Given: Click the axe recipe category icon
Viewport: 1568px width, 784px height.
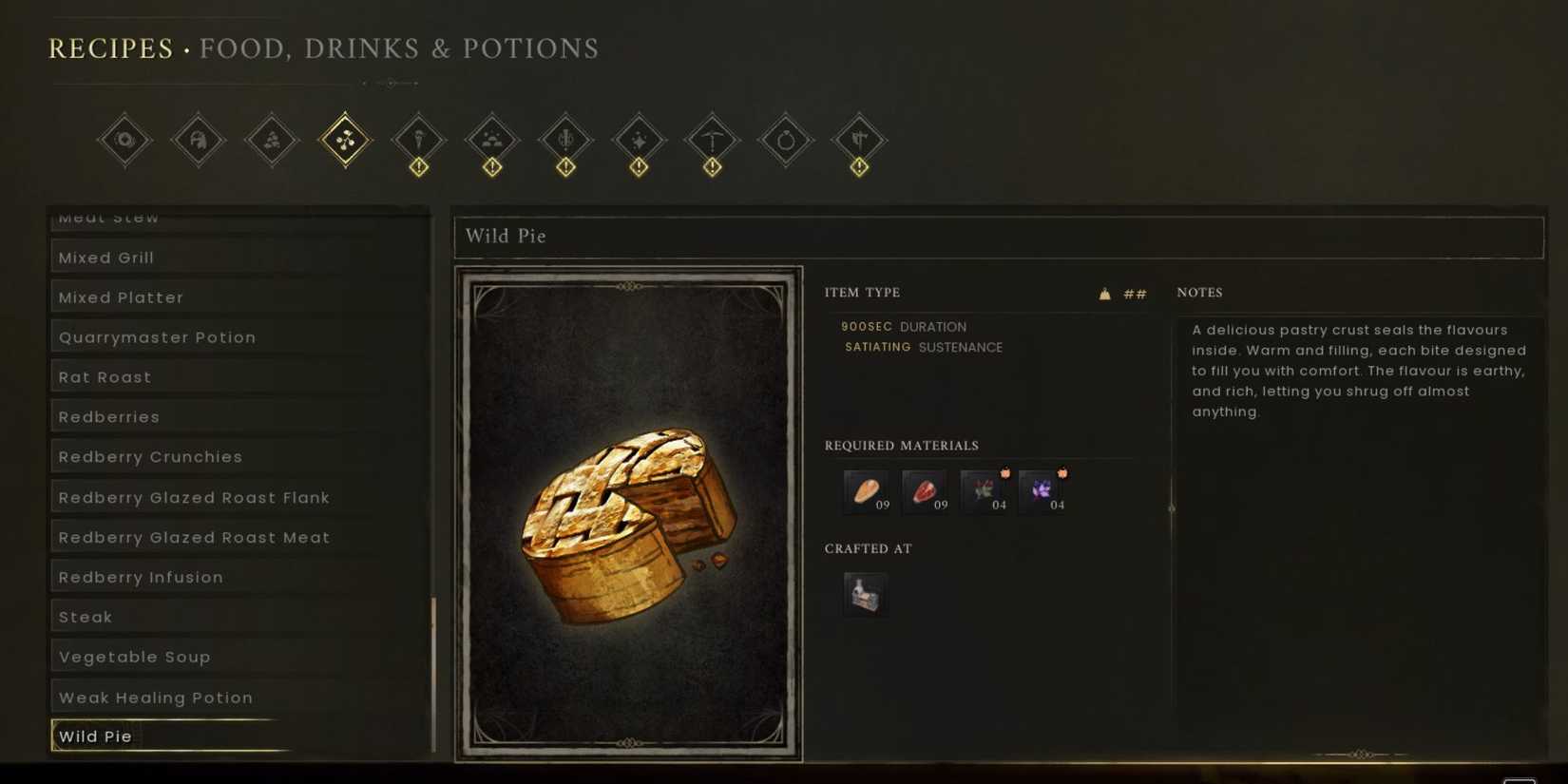Looking at the screenshot, I should pos(860,140).
